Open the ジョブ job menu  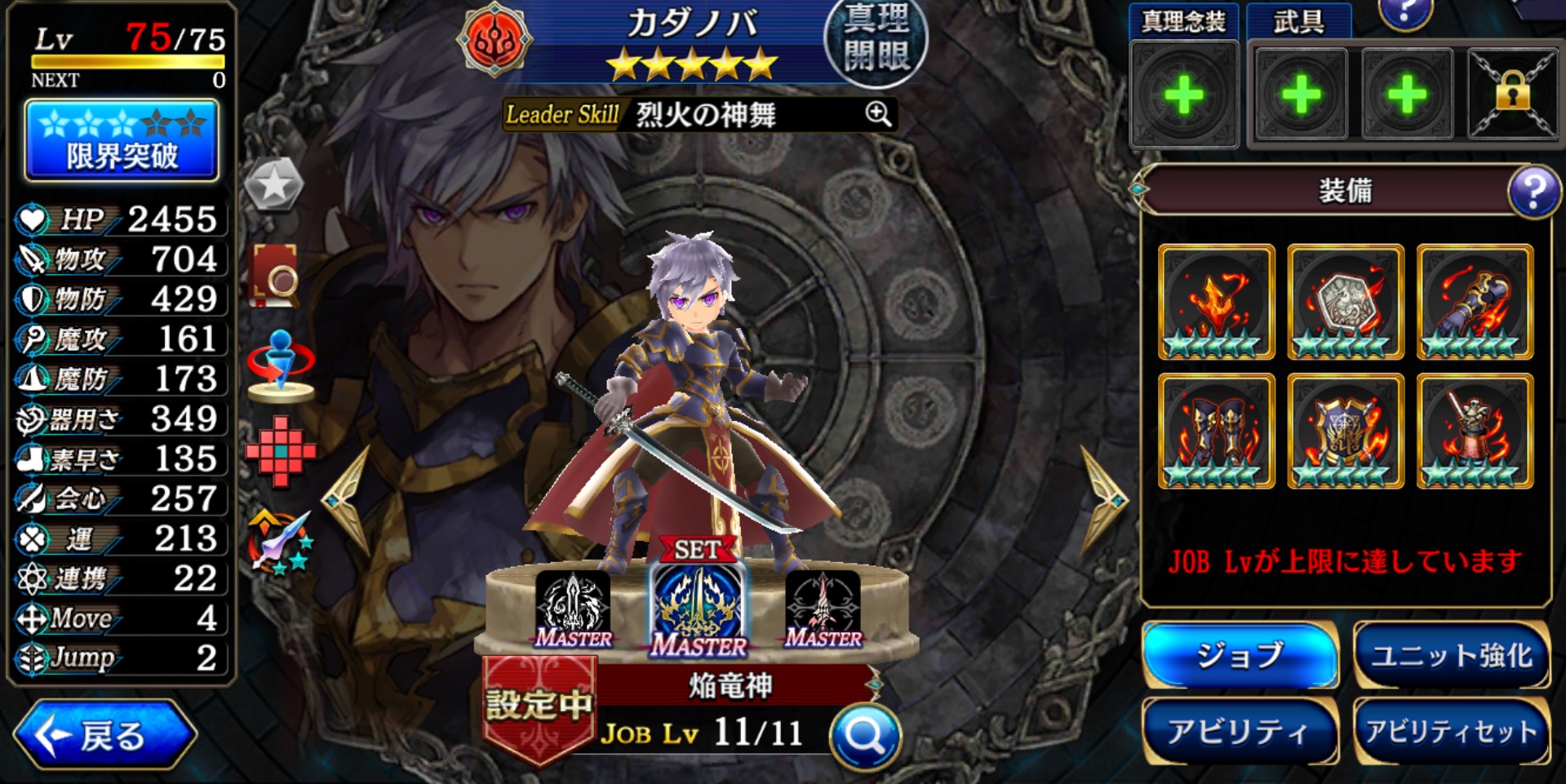click(x=1239, y=655)
